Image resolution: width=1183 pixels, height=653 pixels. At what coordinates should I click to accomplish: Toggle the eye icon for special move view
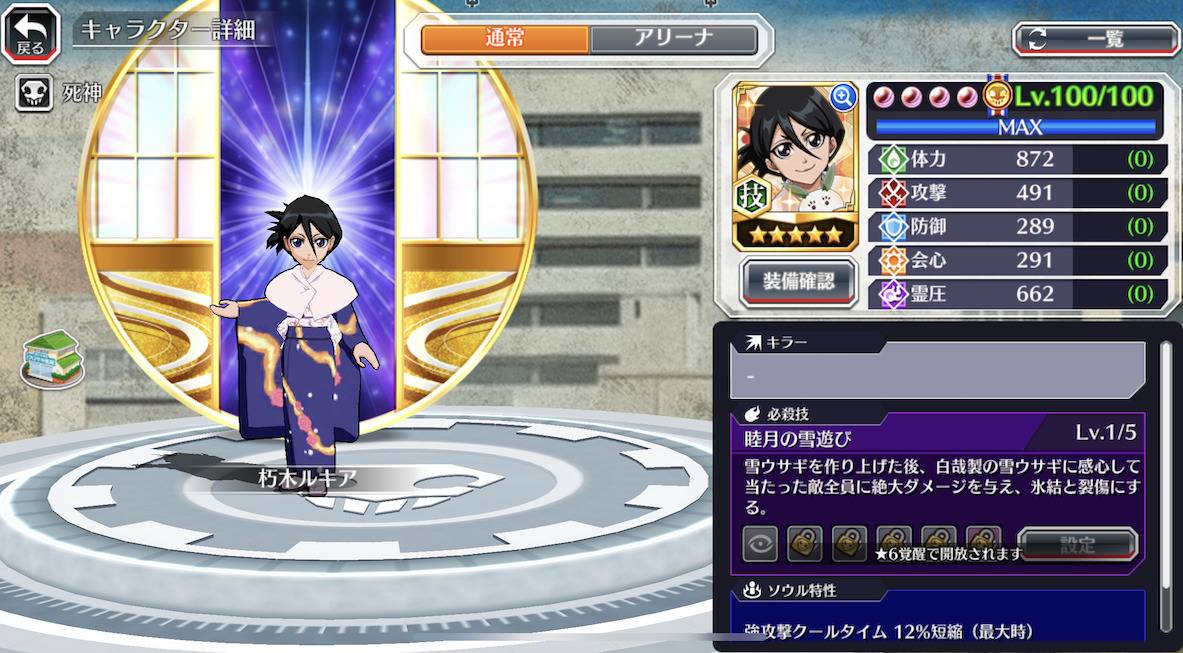coord(760,544)
